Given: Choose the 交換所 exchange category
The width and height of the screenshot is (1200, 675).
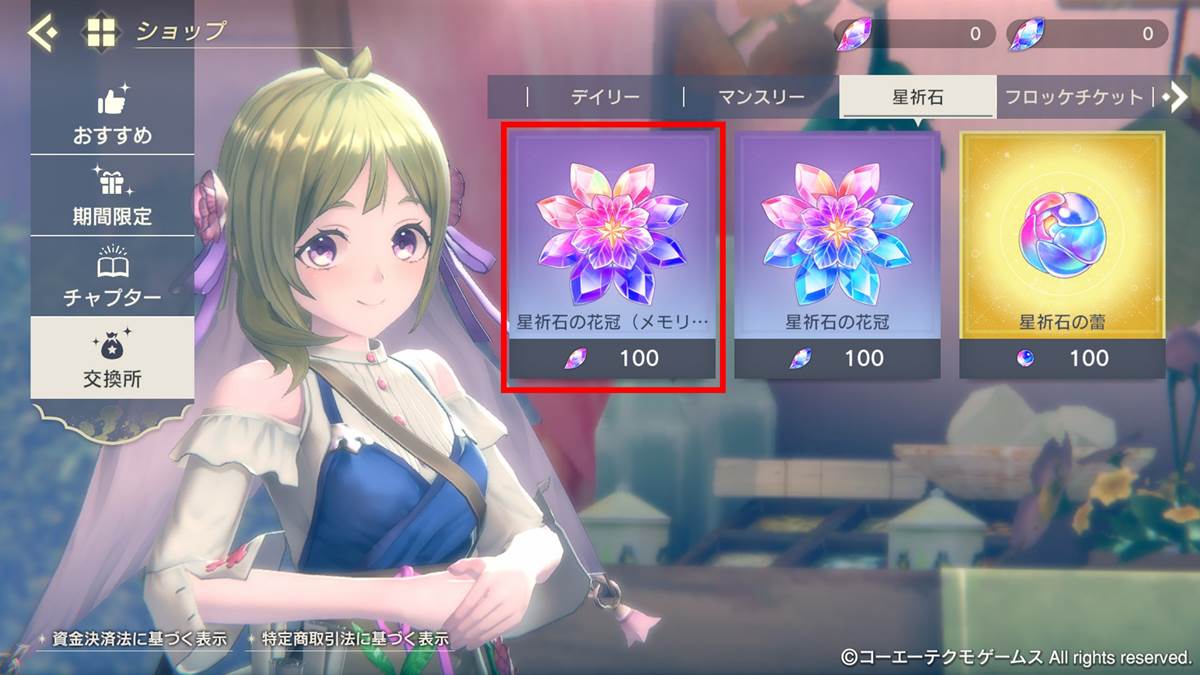Looking at the screenshot, I should 112,358.
